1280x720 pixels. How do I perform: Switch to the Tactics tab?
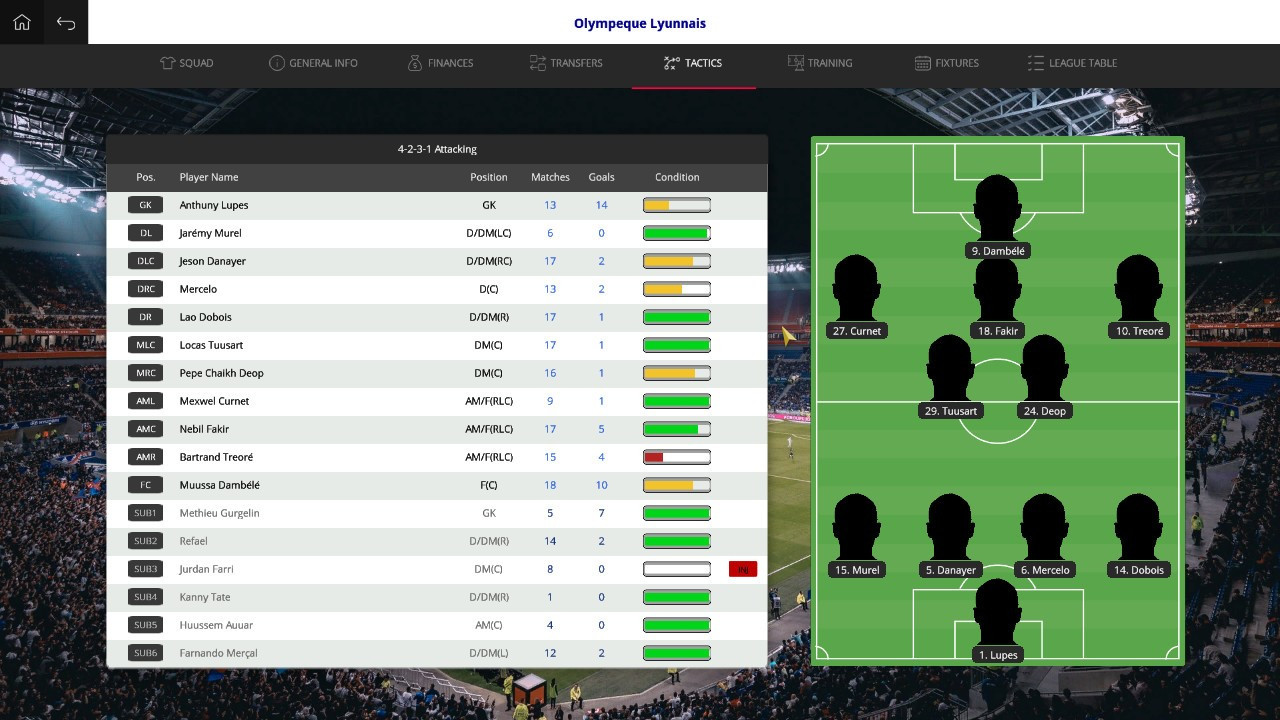[694, 62]
